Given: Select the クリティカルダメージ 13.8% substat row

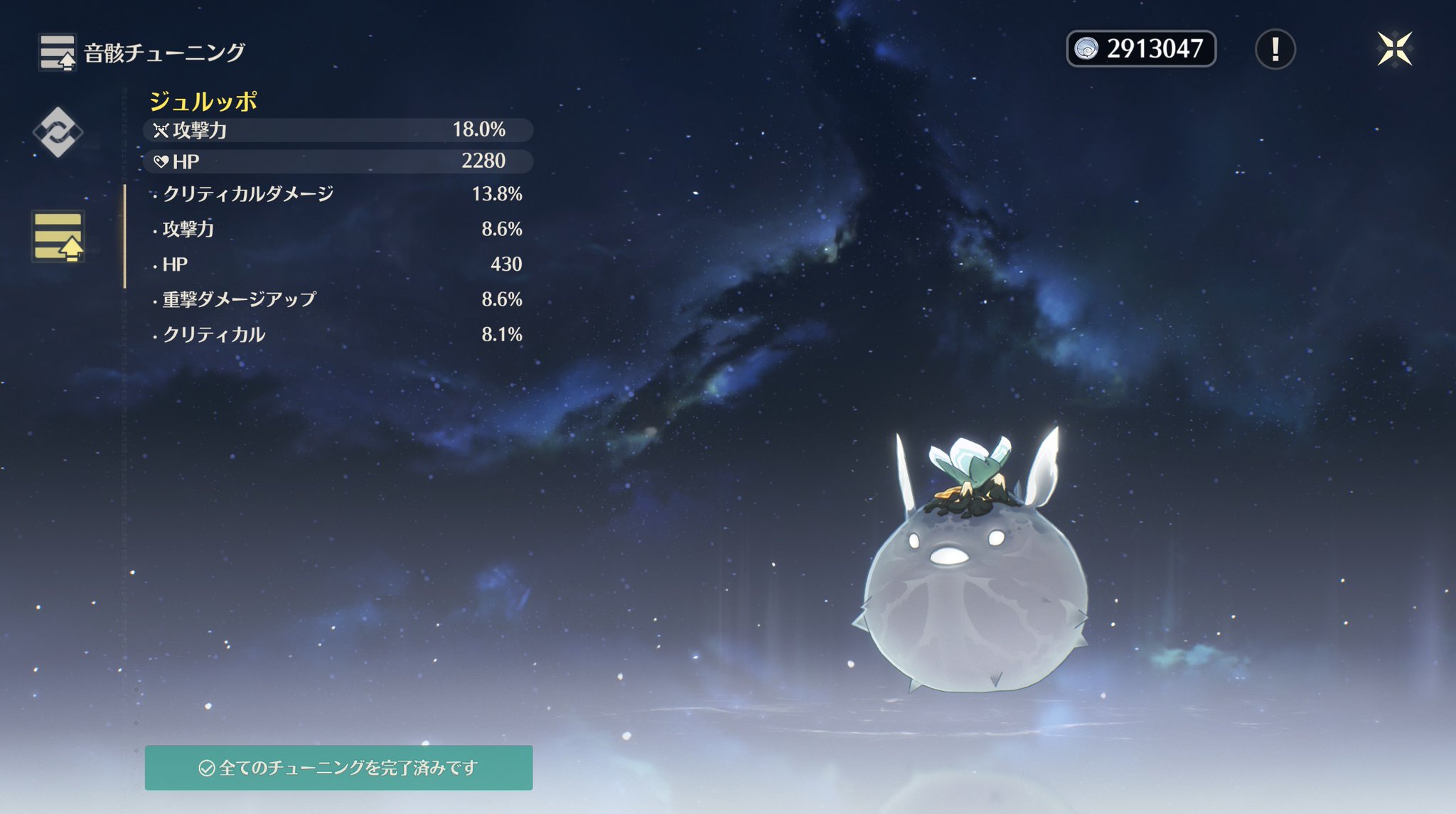Looking at the screenshot, I should (x=338, y=194).
